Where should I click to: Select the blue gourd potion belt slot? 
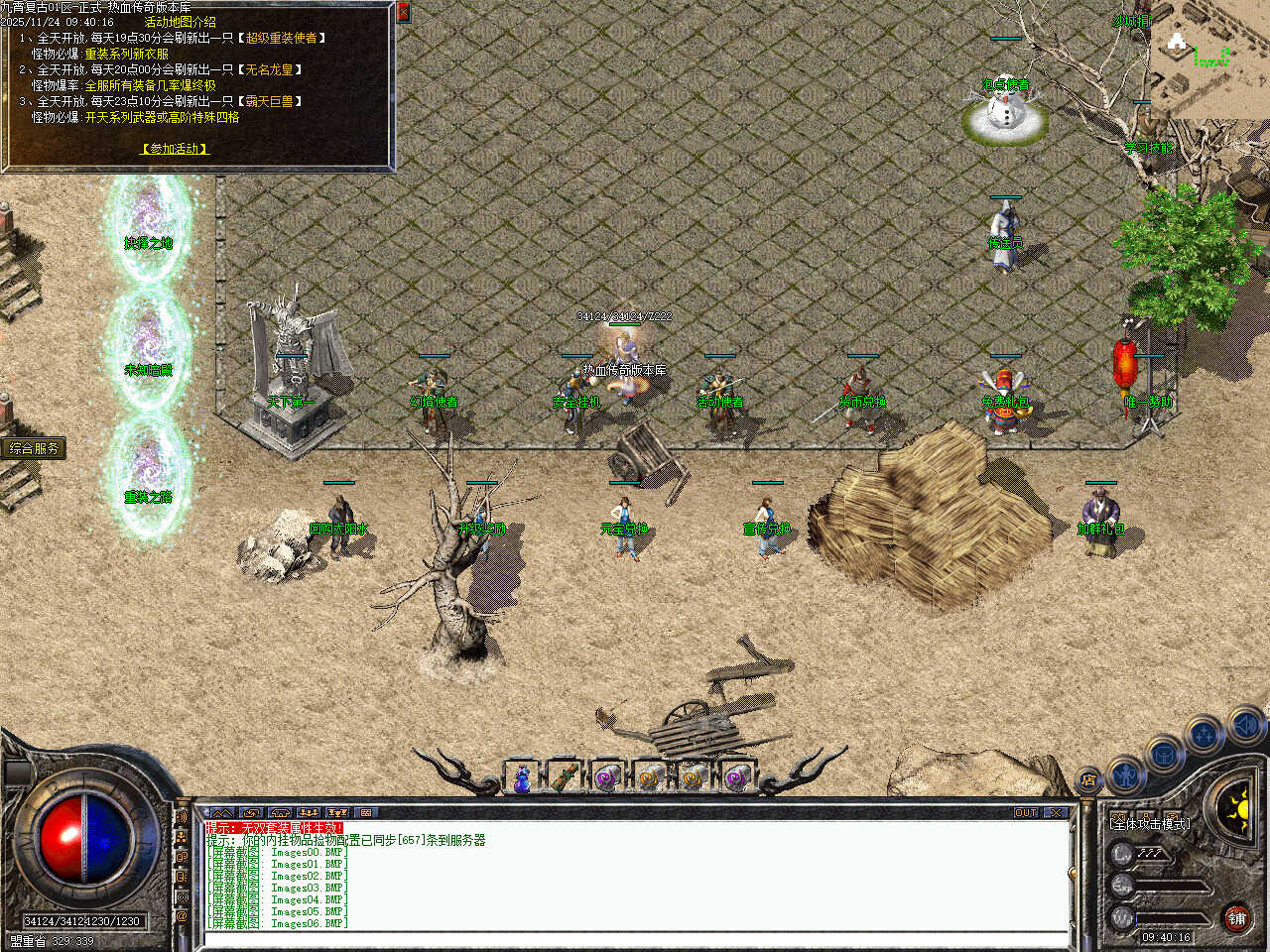pos(522,778)
